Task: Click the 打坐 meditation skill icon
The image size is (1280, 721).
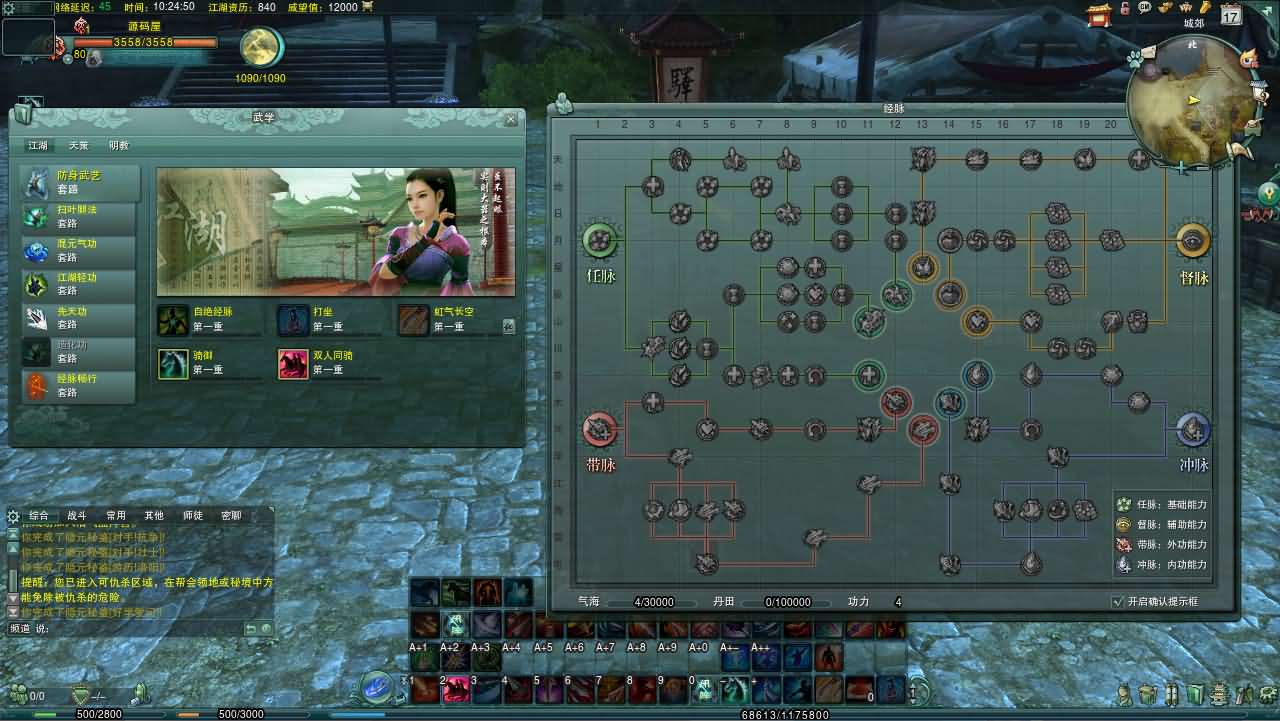Action: tap(295, 320)
